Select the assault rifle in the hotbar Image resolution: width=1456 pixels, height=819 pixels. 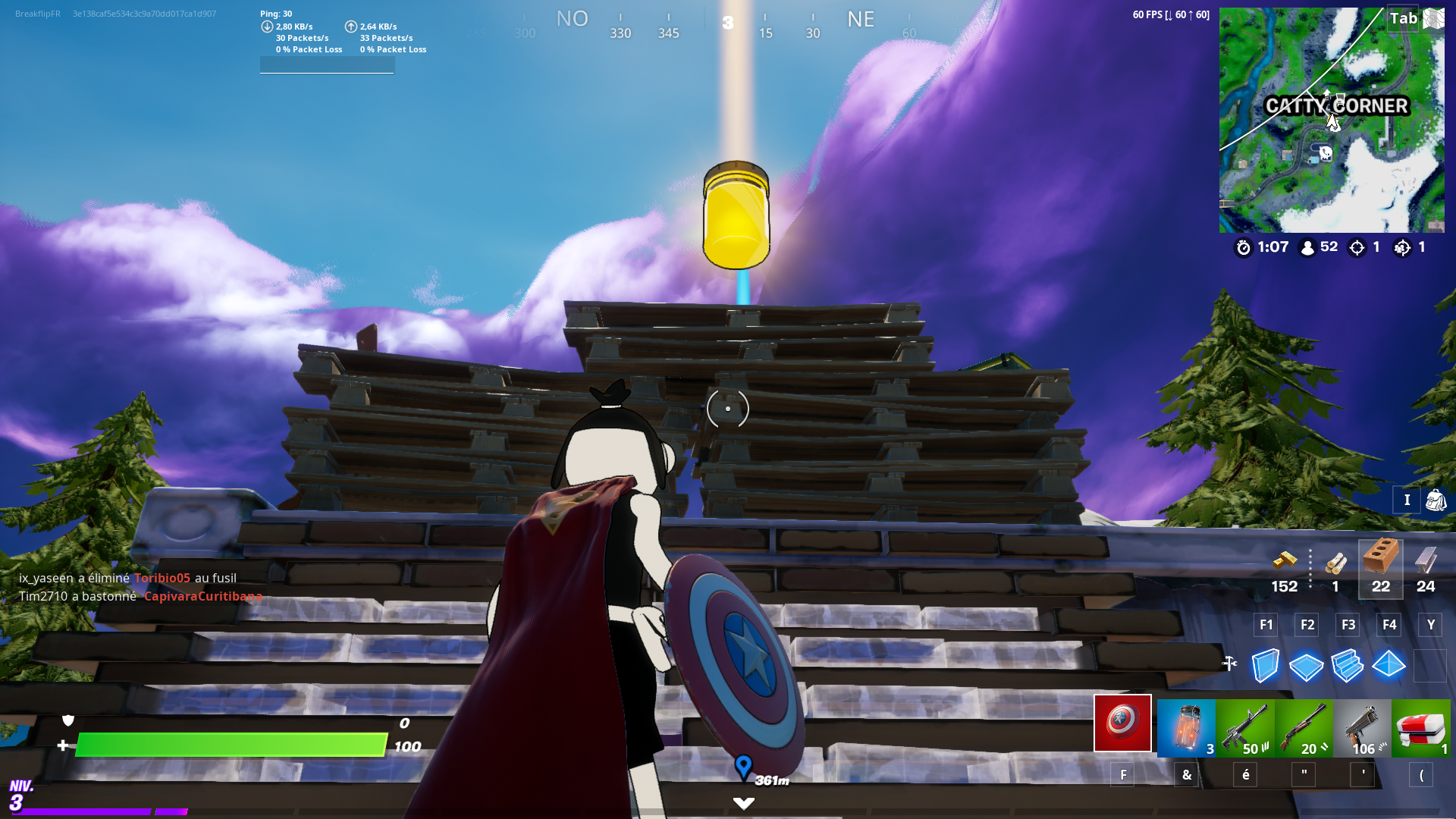tap(1244, 728)
